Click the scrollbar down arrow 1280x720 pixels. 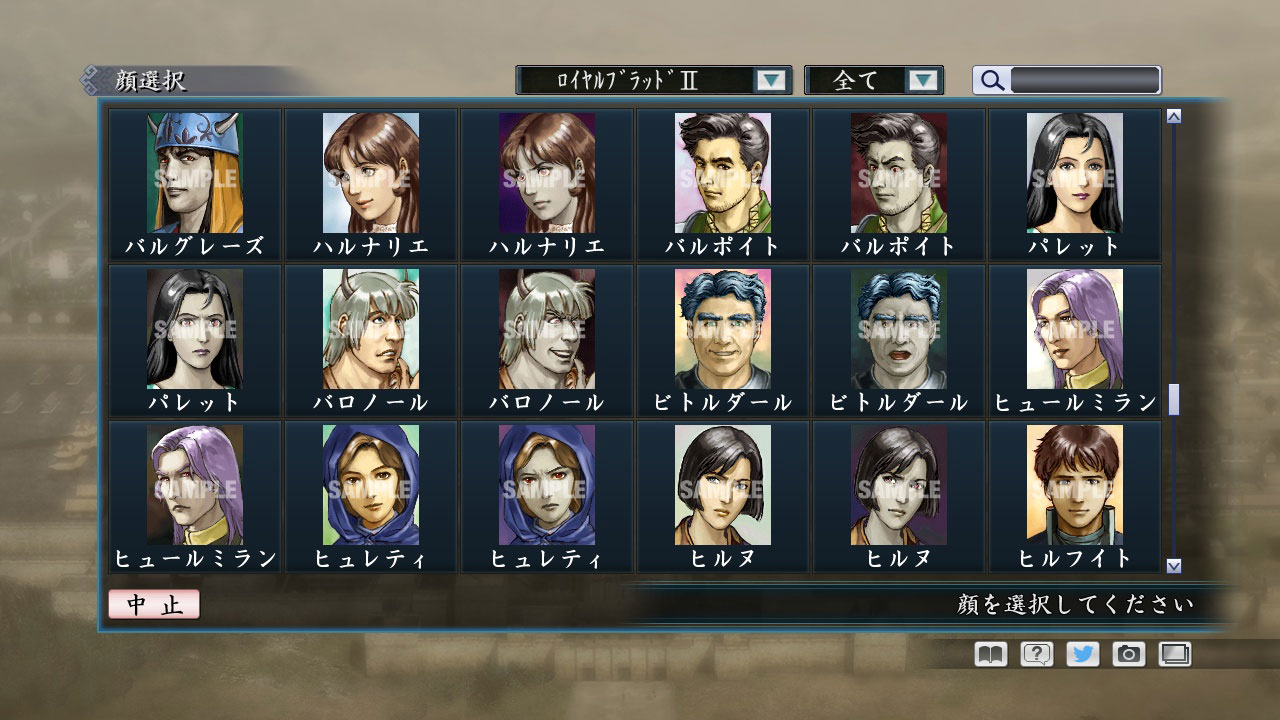click(x=1172, y=563)
